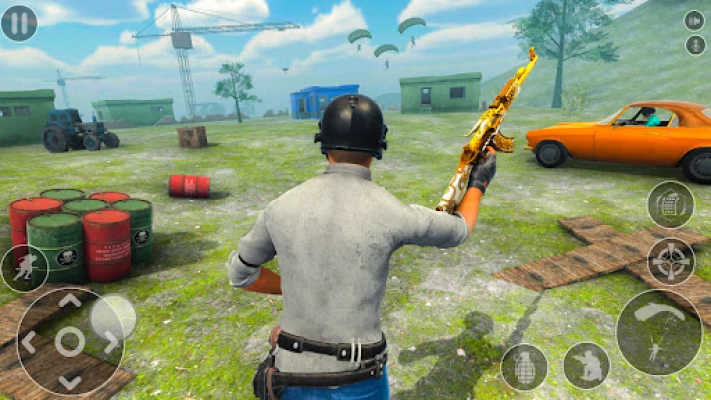Screen dimensions: 711x400
Task: Tap the right arrow on the movement pad
Action: [x=109, y=341]
